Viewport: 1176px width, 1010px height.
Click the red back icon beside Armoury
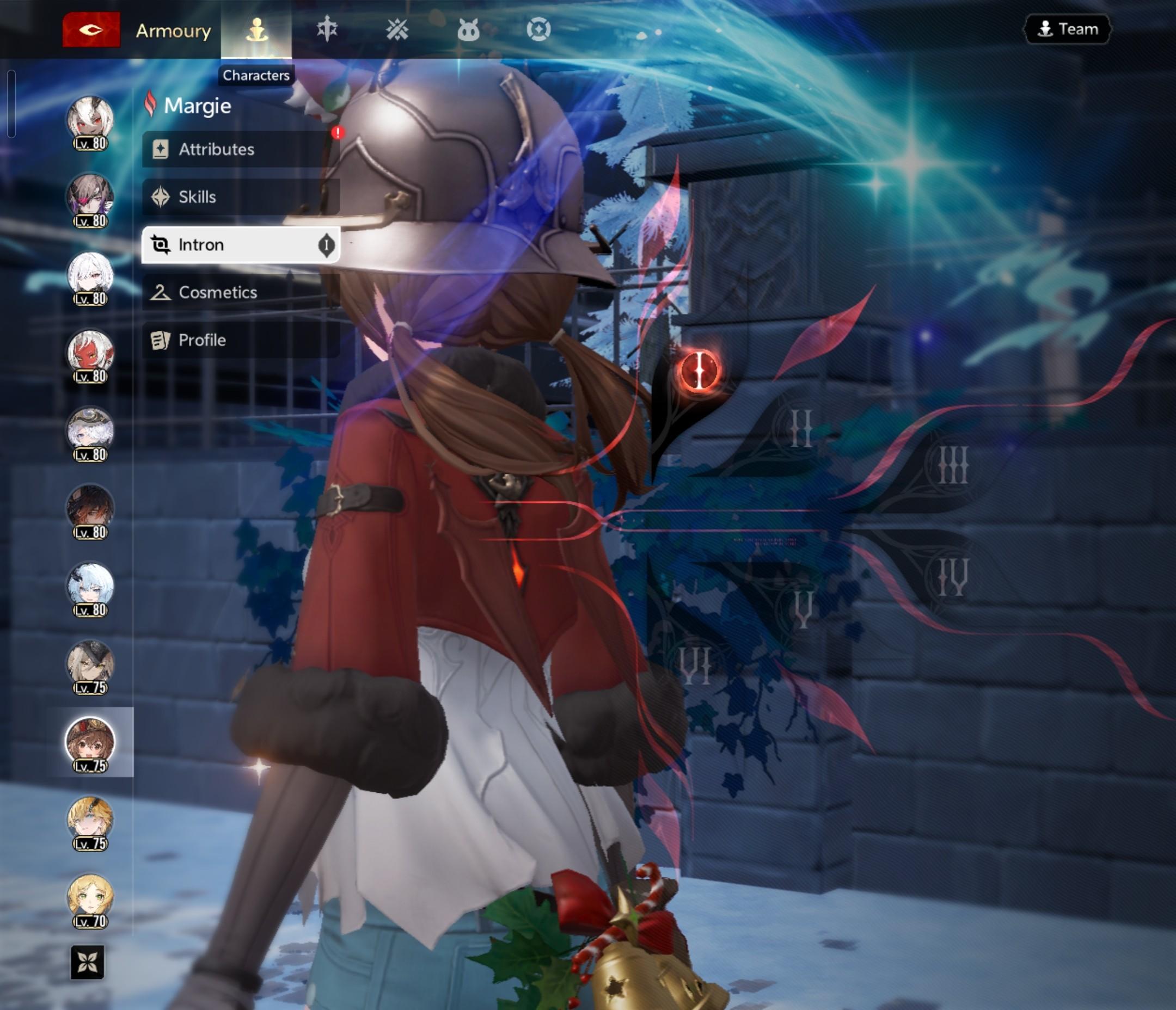point(91,29)
